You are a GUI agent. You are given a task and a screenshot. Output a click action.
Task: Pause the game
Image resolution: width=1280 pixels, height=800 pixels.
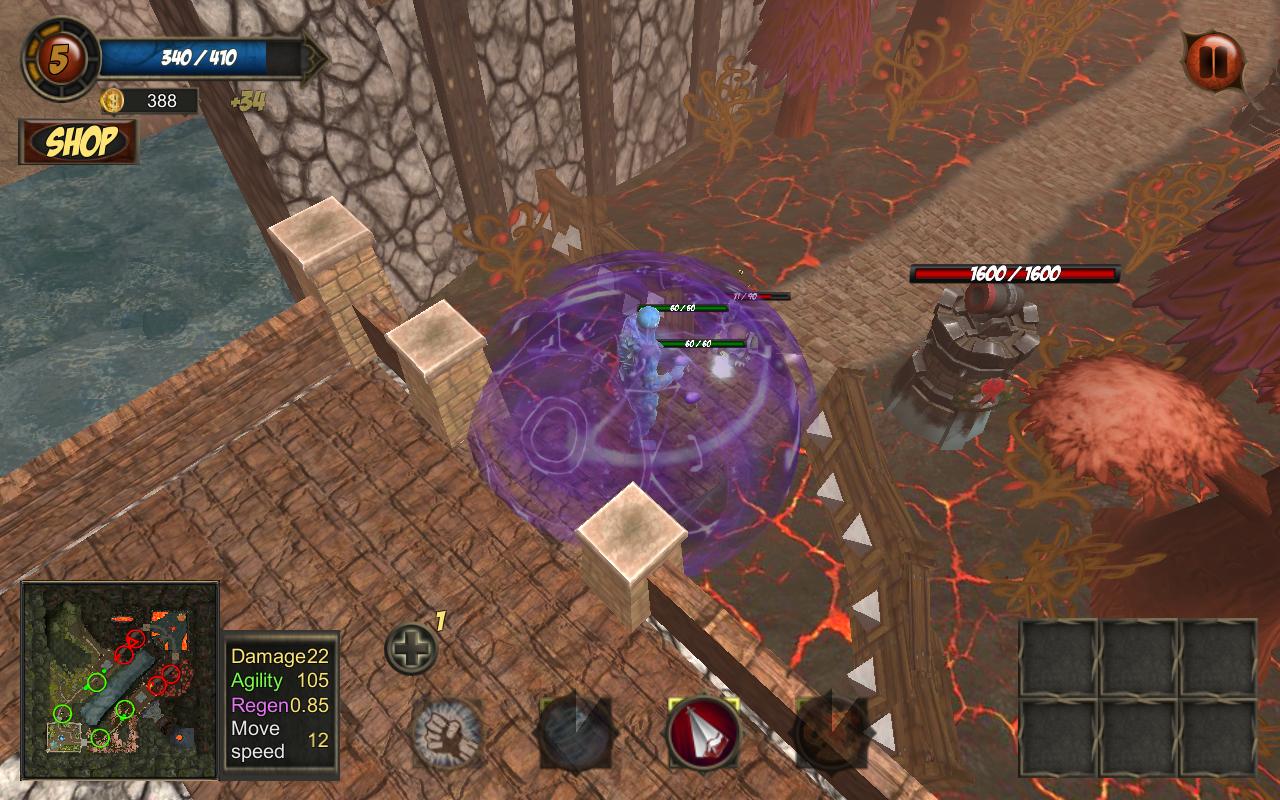point(1213,62)
